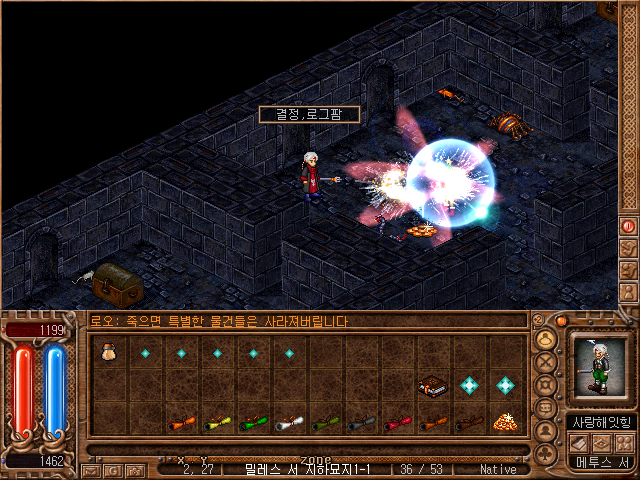Viewport: 640px width, 480px height.
Task: Pick the gold coin pile slot
Action: pos(503,422)
